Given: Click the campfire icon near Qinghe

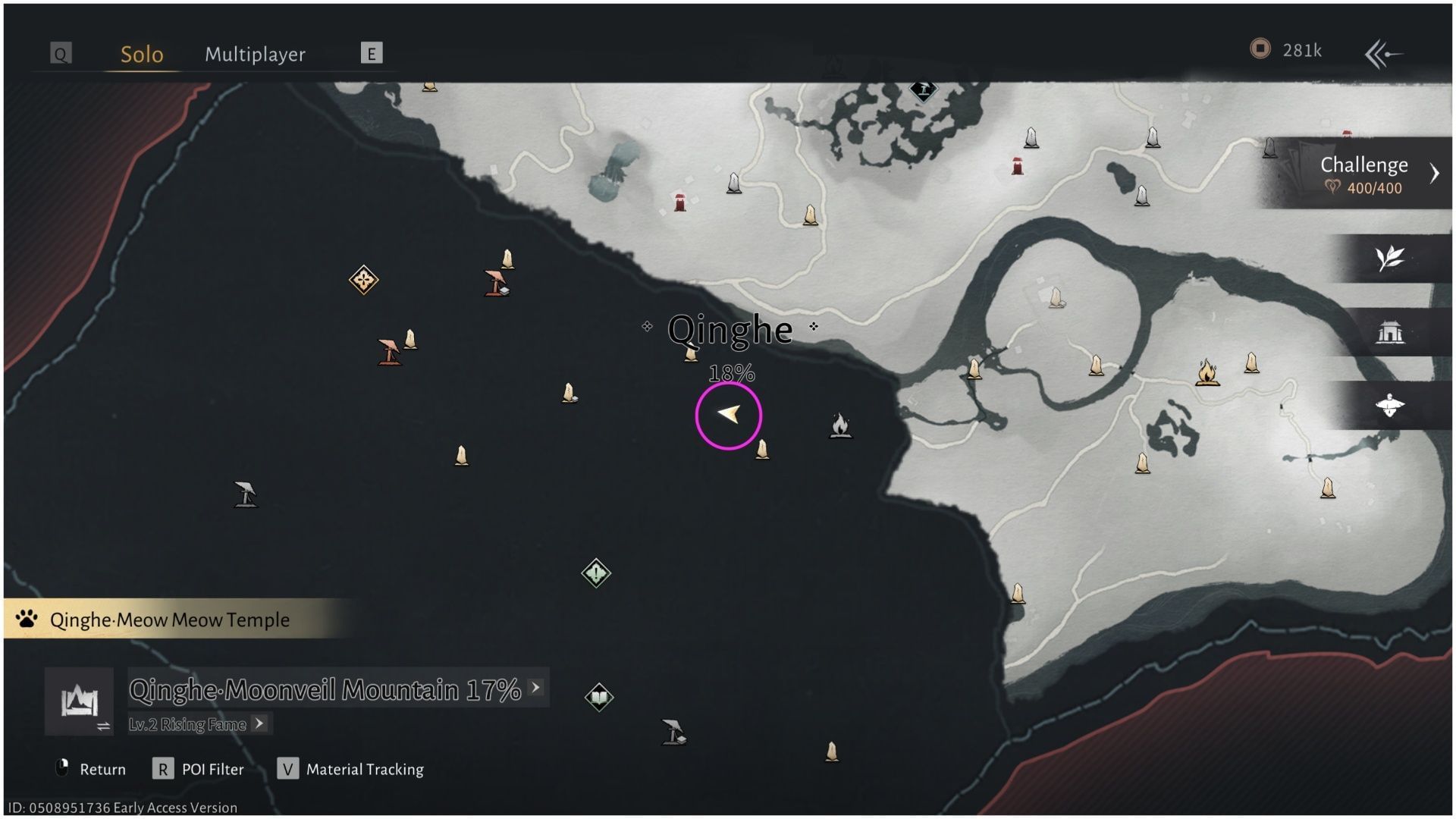Looking at the screenshot, I should pyautogui.click(x=842, y=426).
